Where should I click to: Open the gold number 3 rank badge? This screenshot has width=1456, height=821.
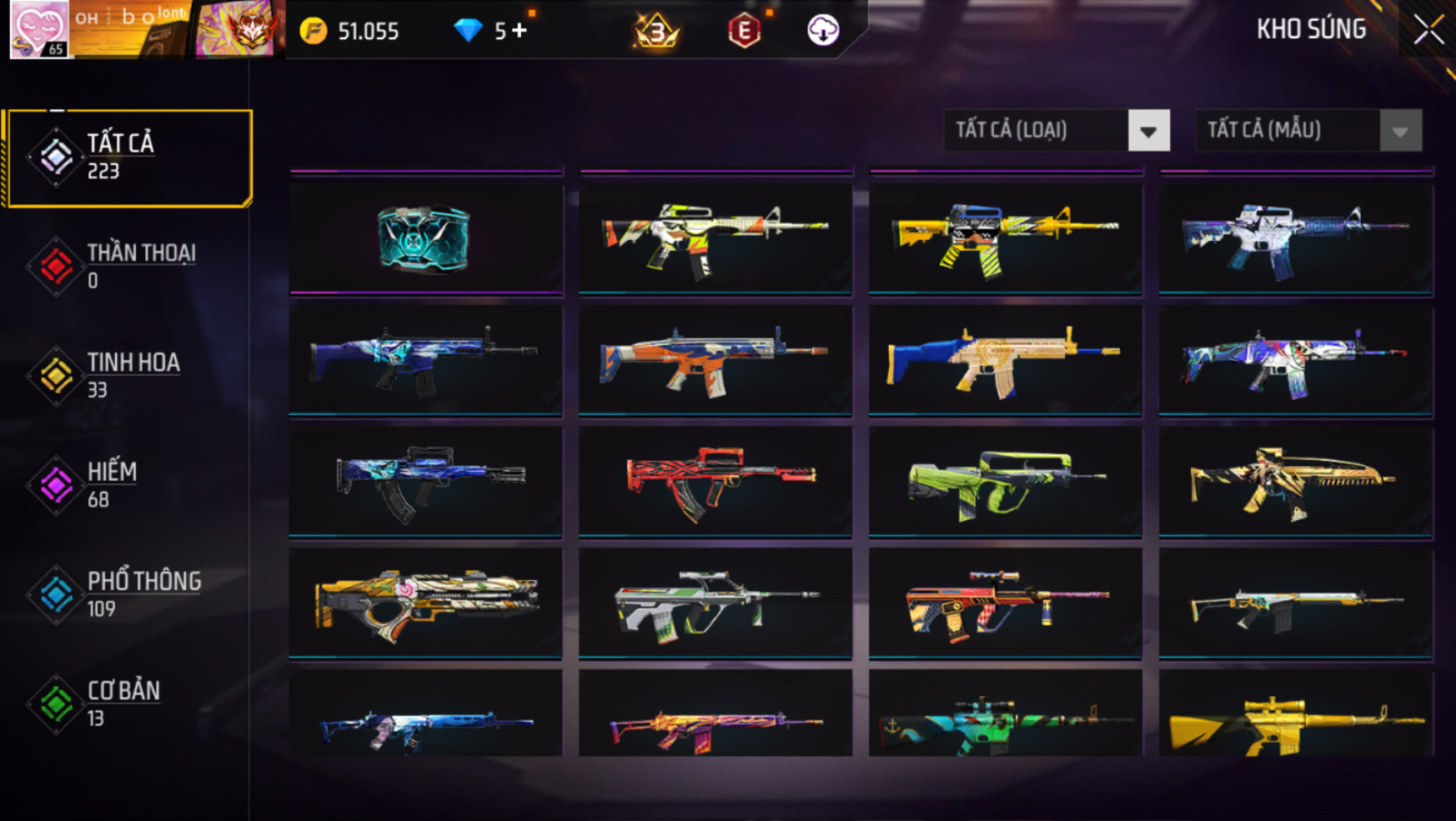pyautogui.click(x=656, y=31)
